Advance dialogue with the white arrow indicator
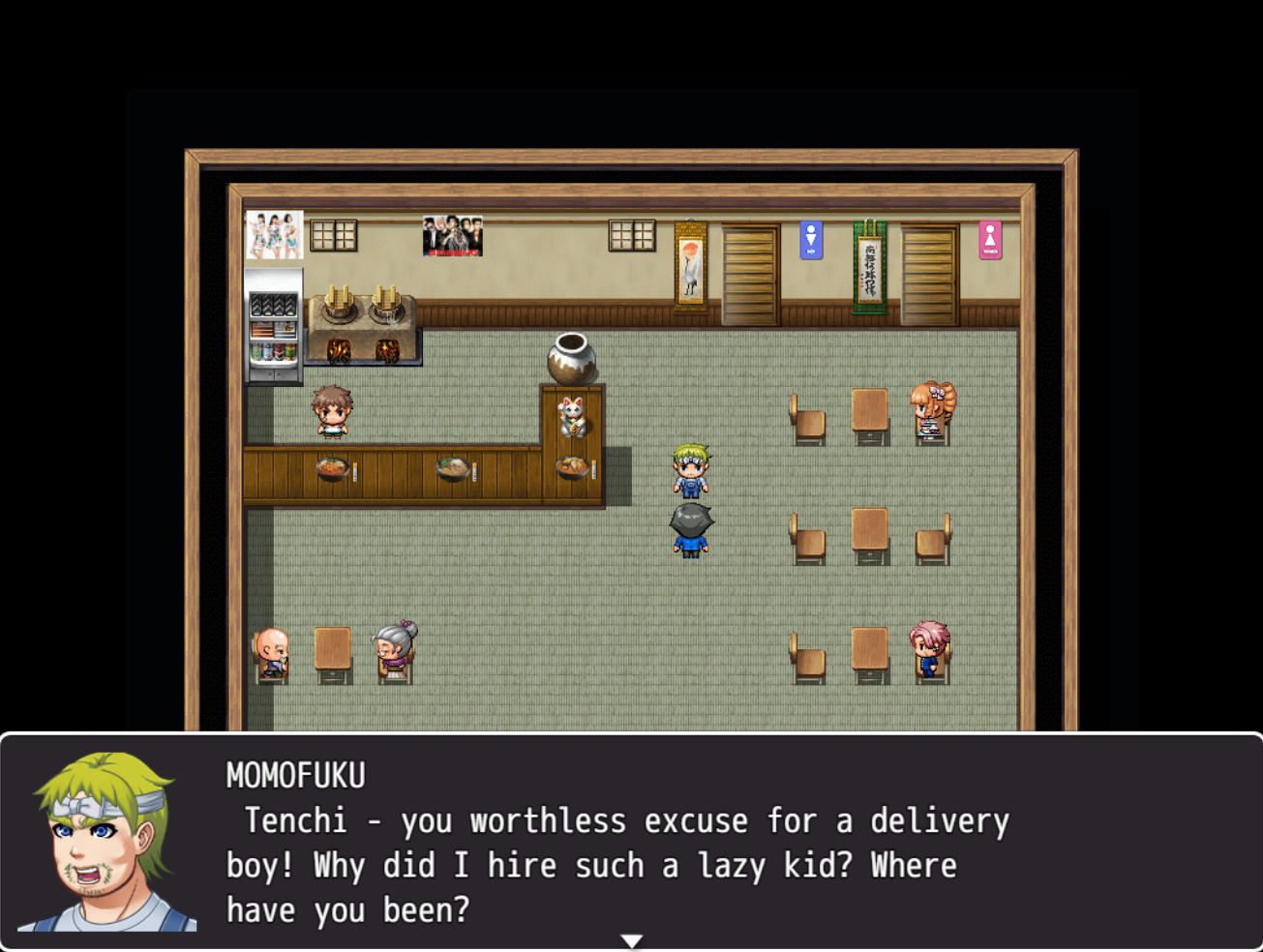 (631, 940)
